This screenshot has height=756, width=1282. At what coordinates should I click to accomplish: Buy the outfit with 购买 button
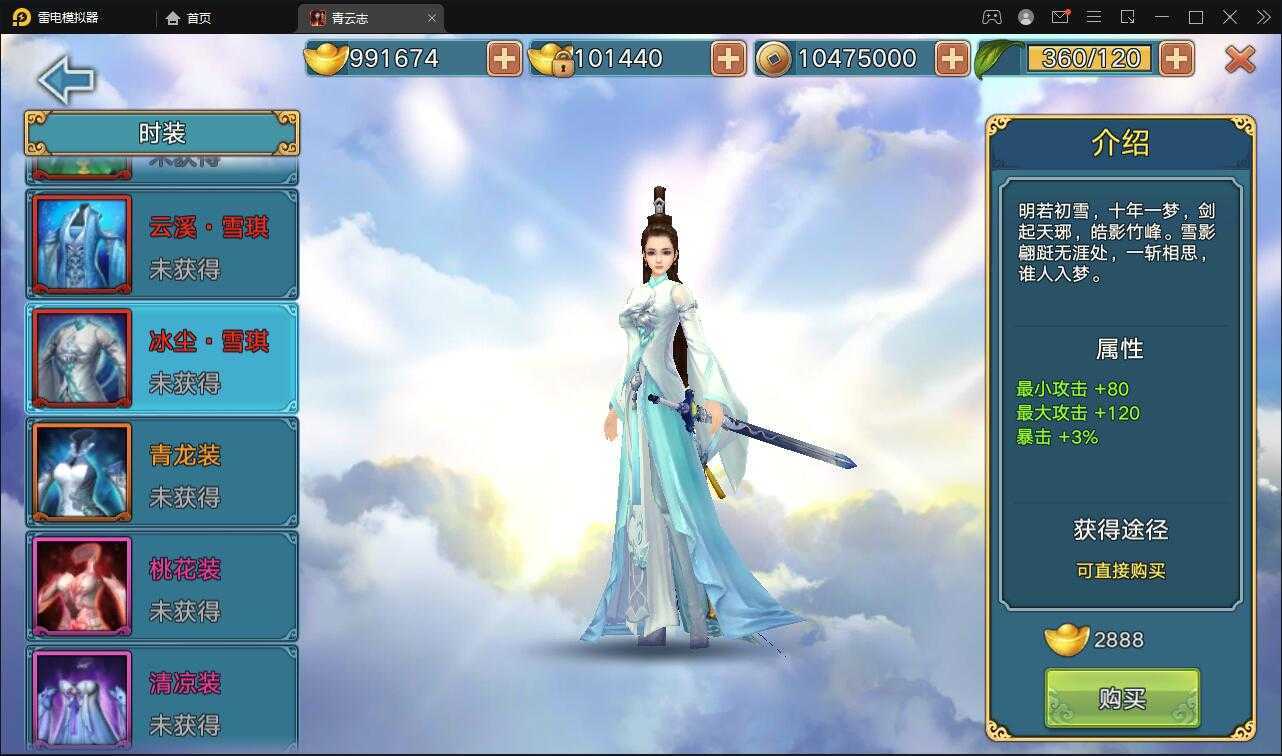[x=1122, y=698]
